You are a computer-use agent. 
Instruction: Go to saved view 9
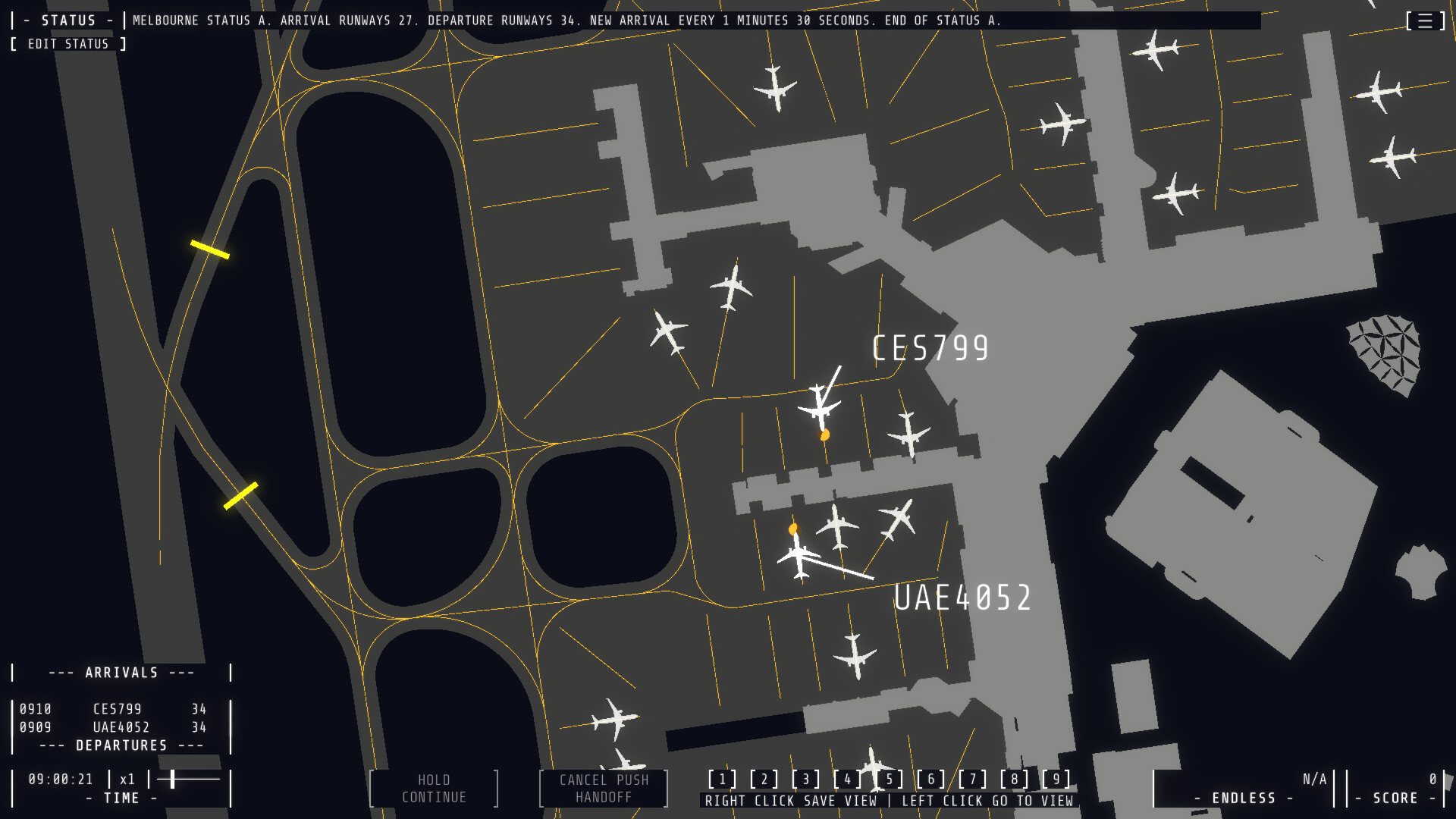[1056, 778]
